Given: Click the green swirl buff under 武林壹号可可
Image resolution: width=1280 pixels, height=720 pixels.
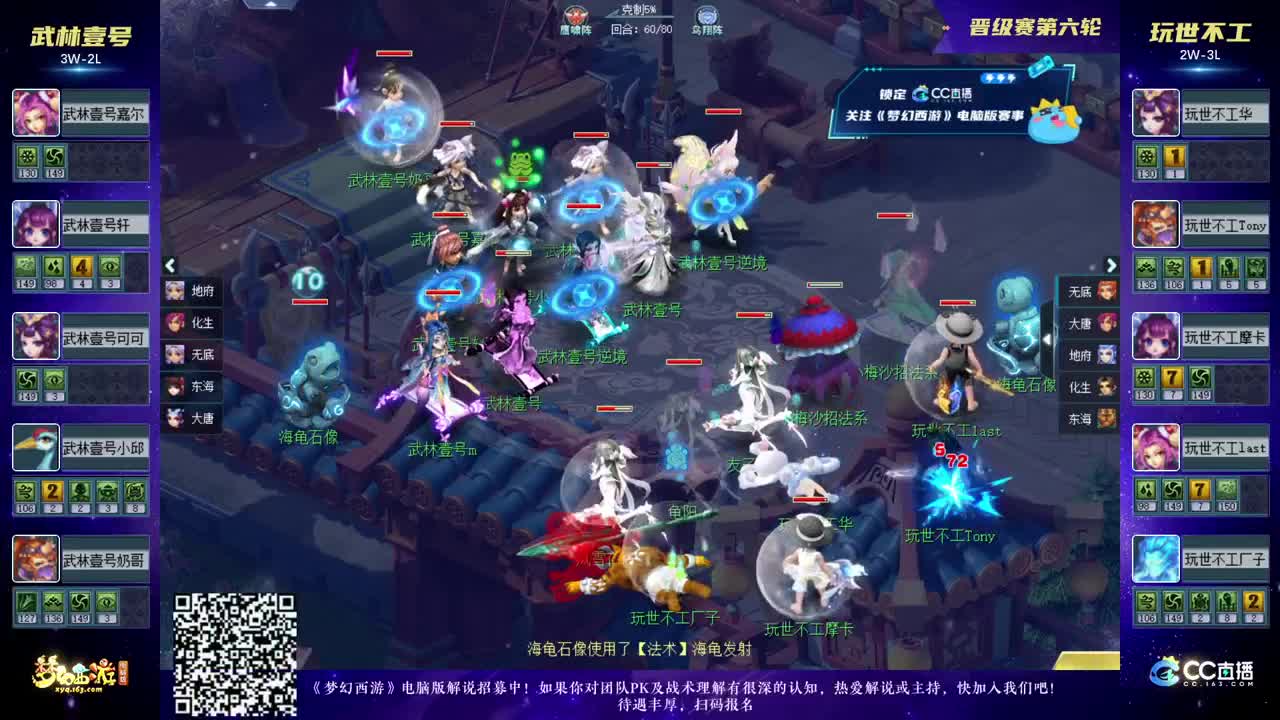Looking at the screenshot, I should tap(27, 379).
